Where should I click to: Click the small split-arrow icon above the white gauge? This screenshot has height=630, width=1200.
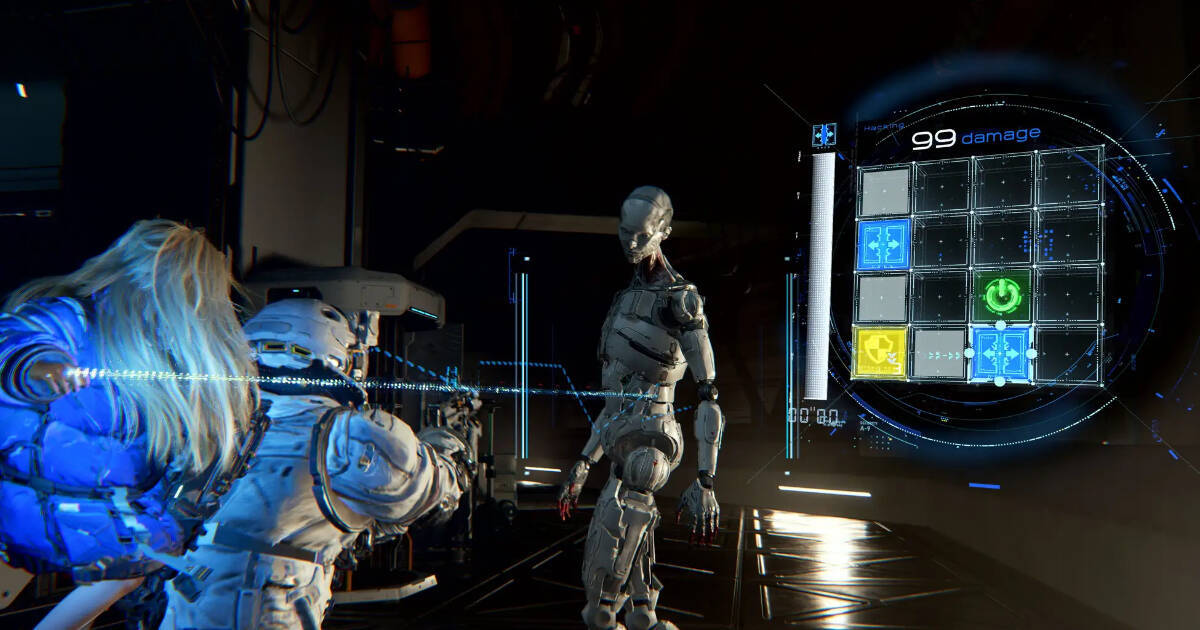point(824,135)
